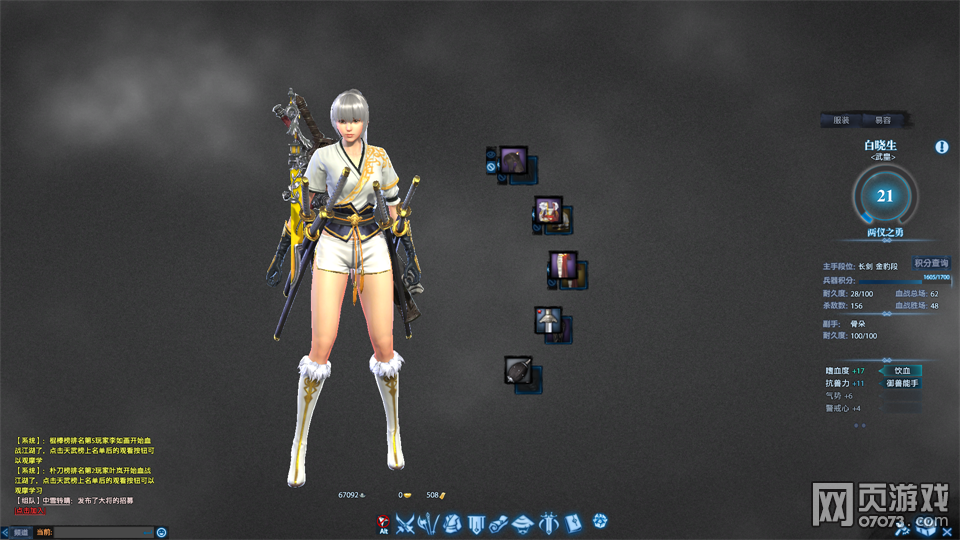Viewport: 960px width, 540px height.
Task: Select the dark pouch equipment slot
Action: 518,370
